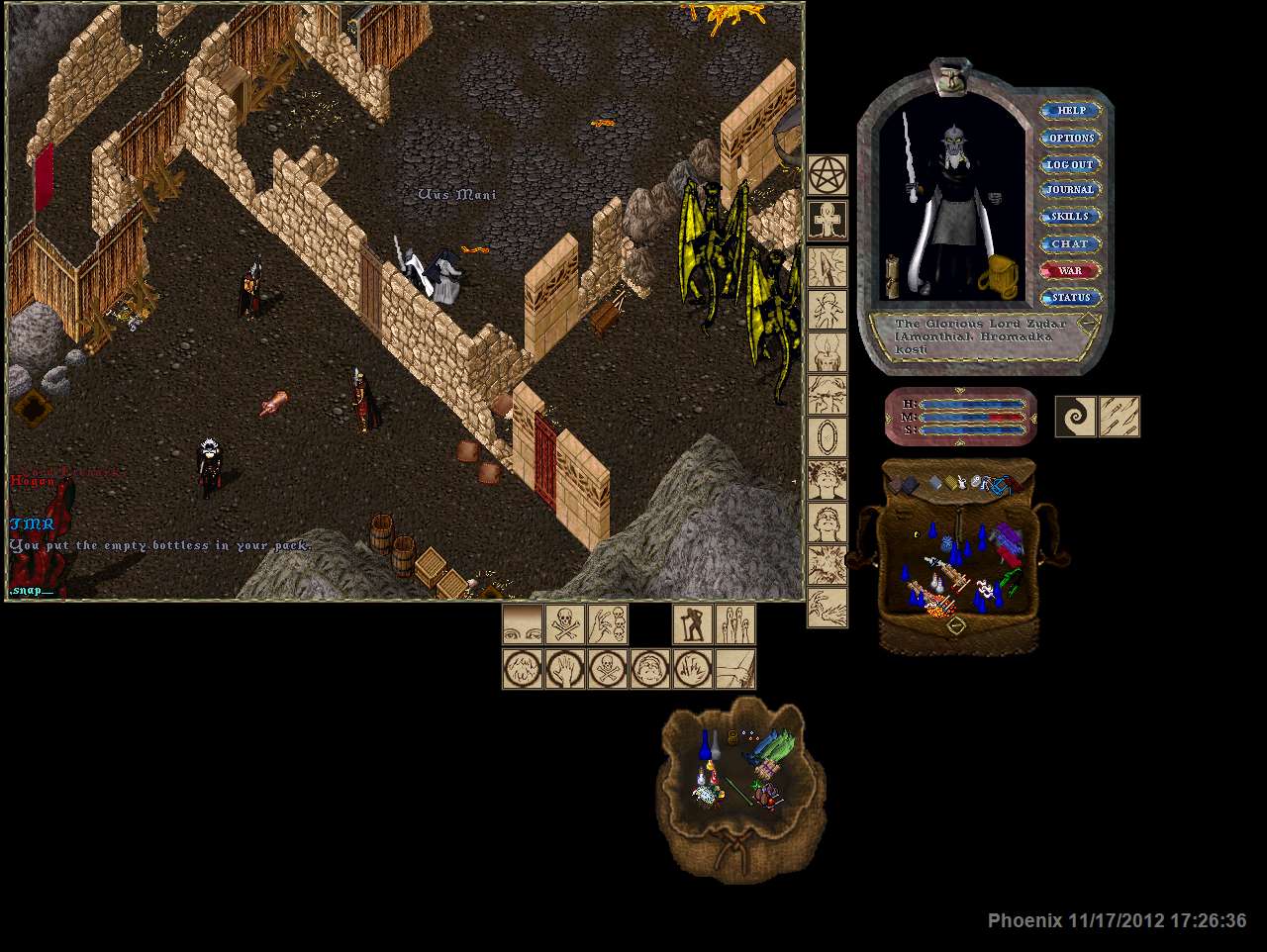The height and width of the screenshot is (952, 1267).
Task: Open the Chat window
Action: (1071, 243)
